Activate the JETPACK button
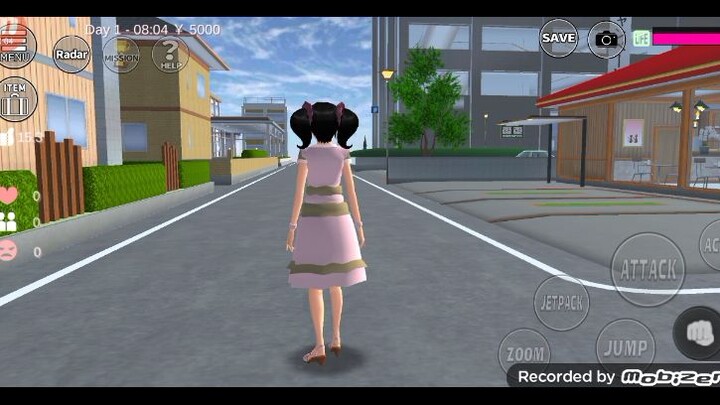720x405 pixels. pyautogui.click(x=563, y=301)
